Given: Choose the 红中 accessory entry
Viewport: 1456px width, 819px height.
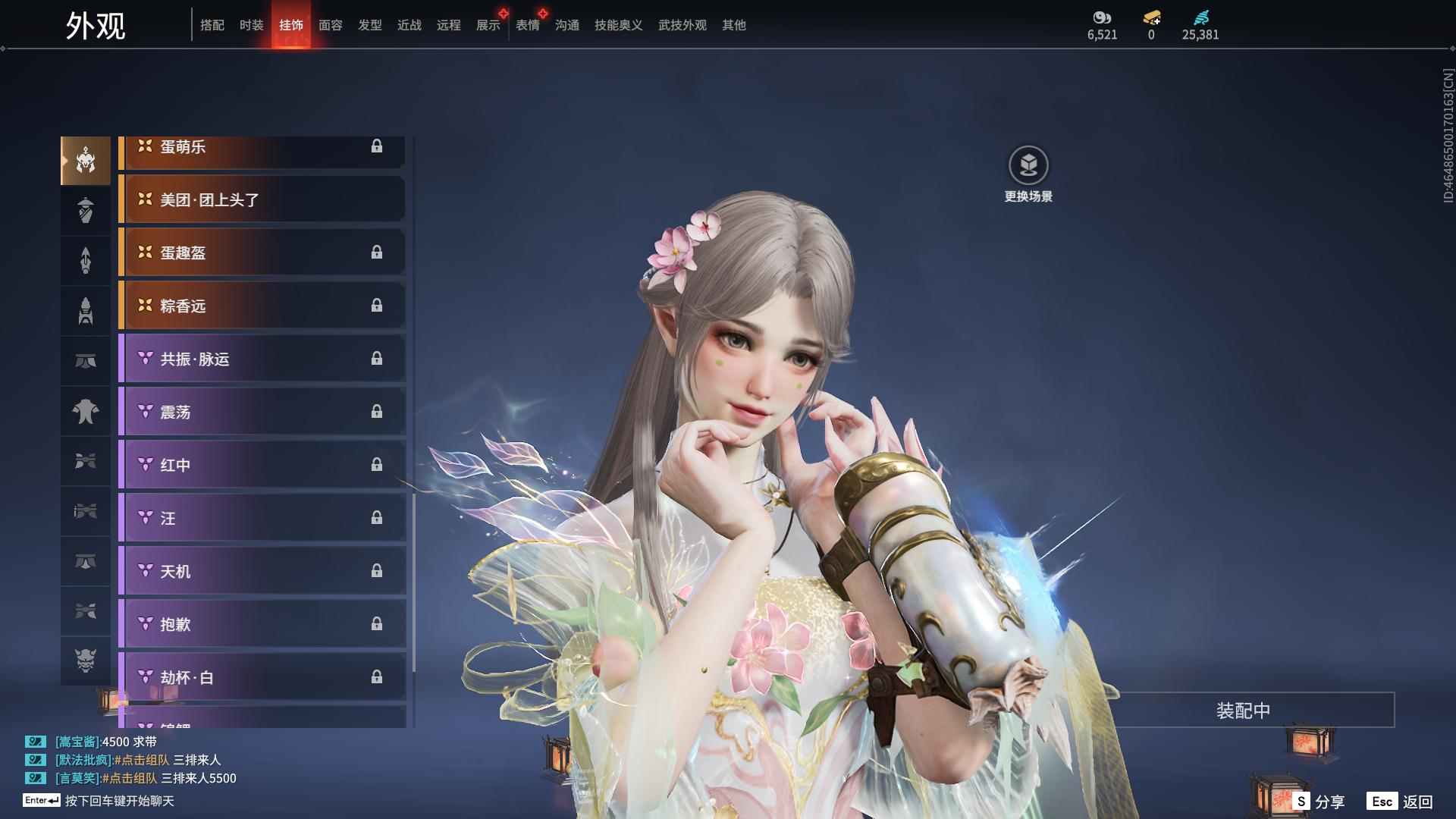Looking at the screenshot, I should pyautogui.click(x=262, y=465).
